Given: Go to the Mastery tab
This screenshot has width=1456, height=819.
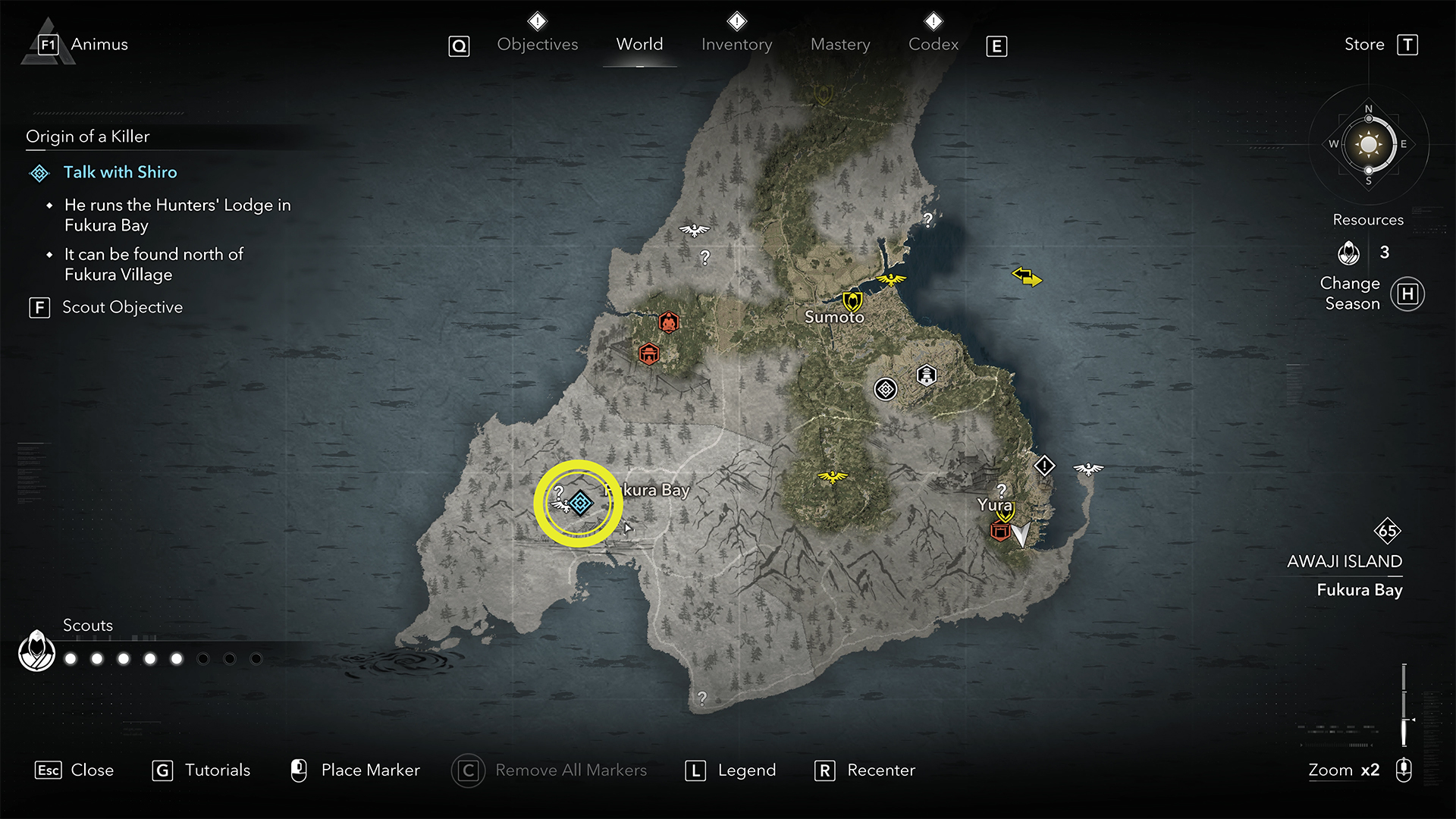Looking at the screenshot, I should pyautogui.click(x=840, y=45).
